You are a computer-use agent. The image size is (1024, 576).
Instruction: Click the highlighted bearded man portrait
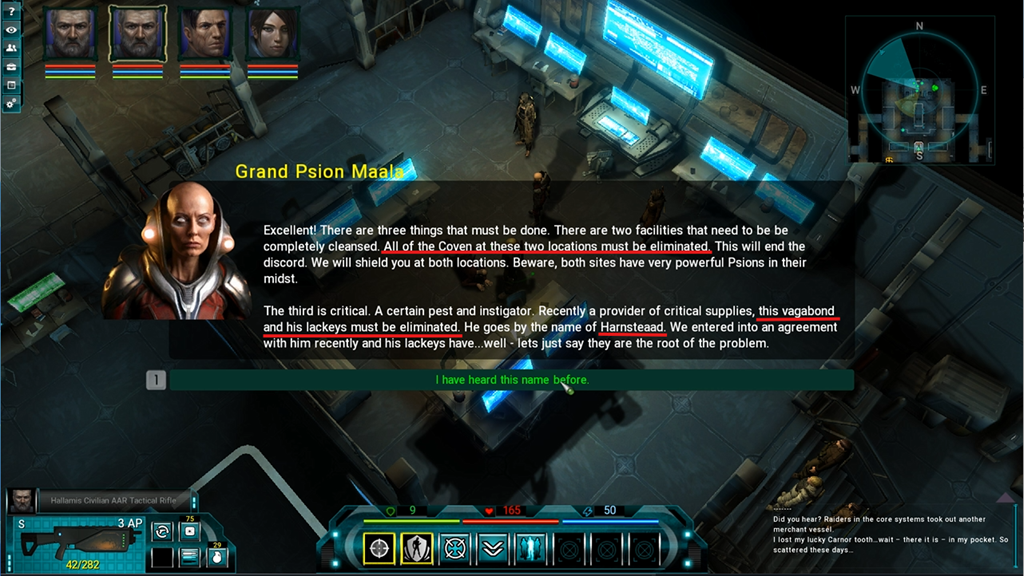pyautogui.click(x=137, y=34)
